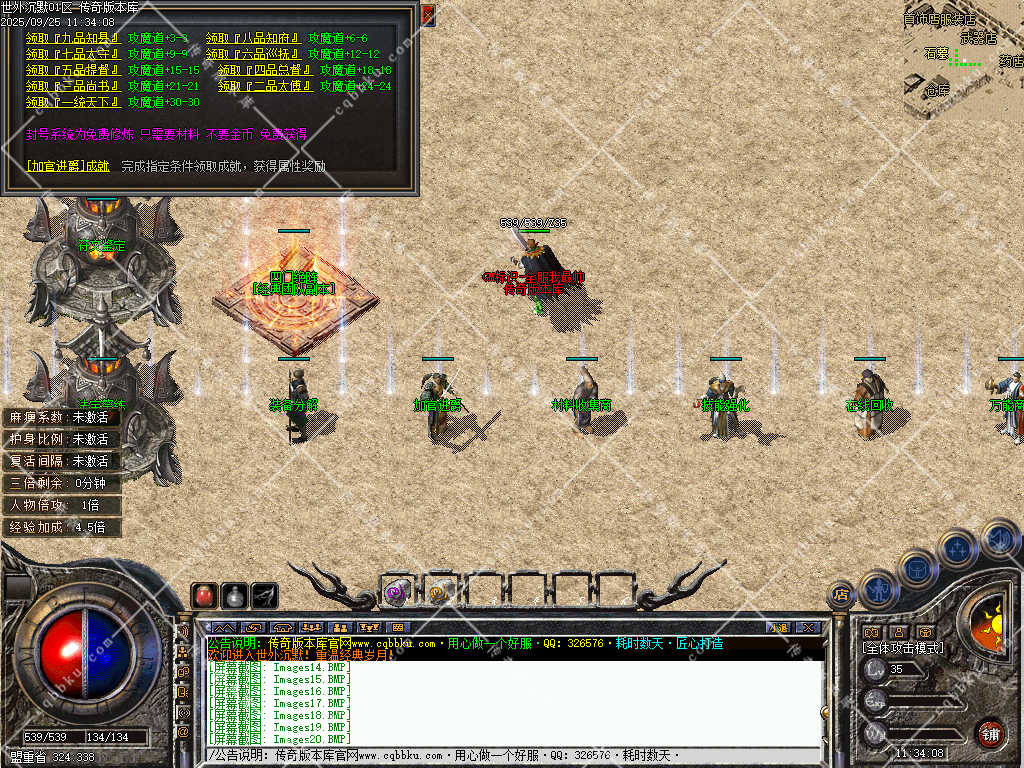1024x768 pixels.
Task: Claim the 九品知县 title
Action: (x=73, y=38)
